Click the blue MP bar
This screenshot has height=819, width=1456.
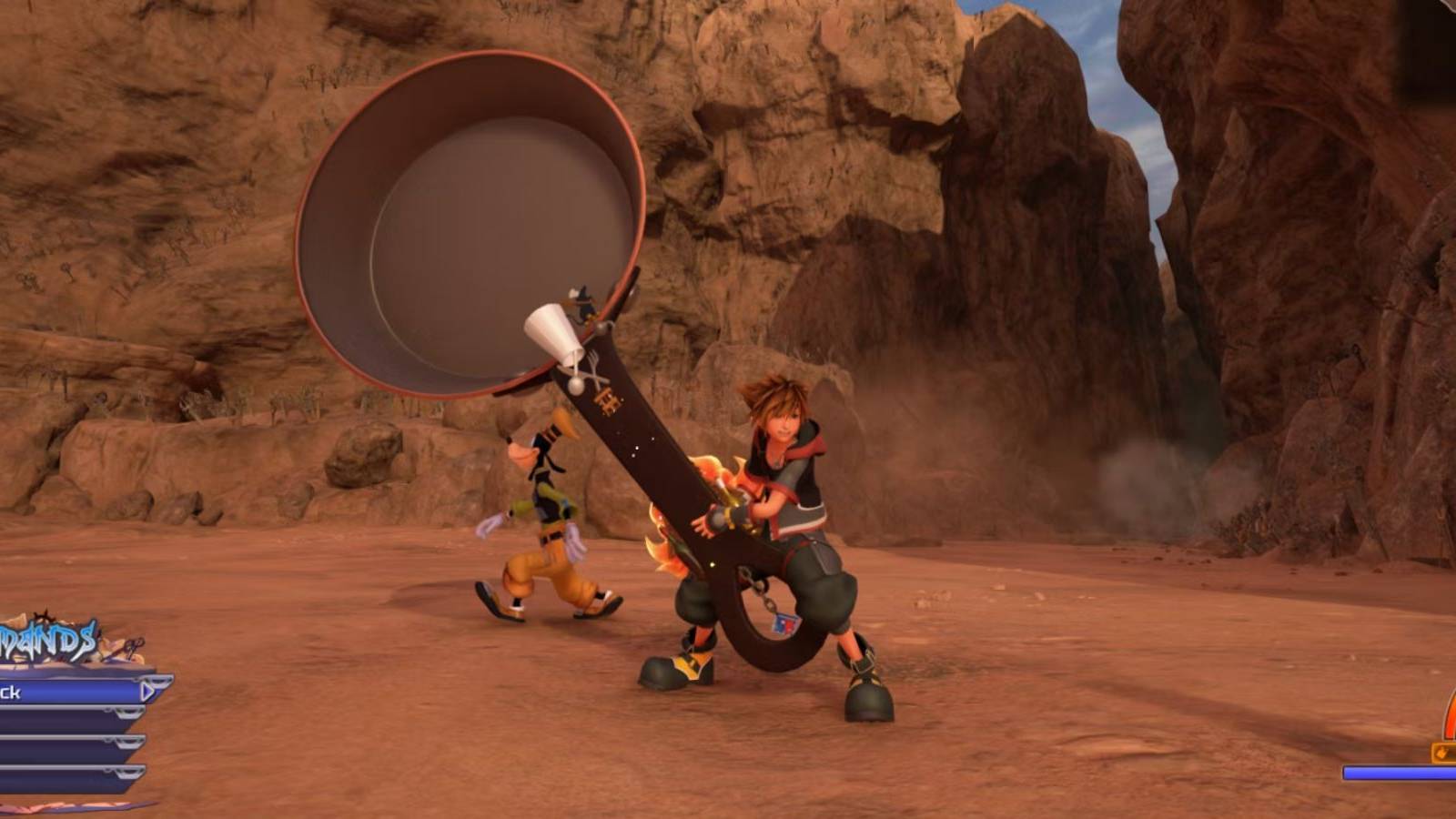coord(1400,773)
